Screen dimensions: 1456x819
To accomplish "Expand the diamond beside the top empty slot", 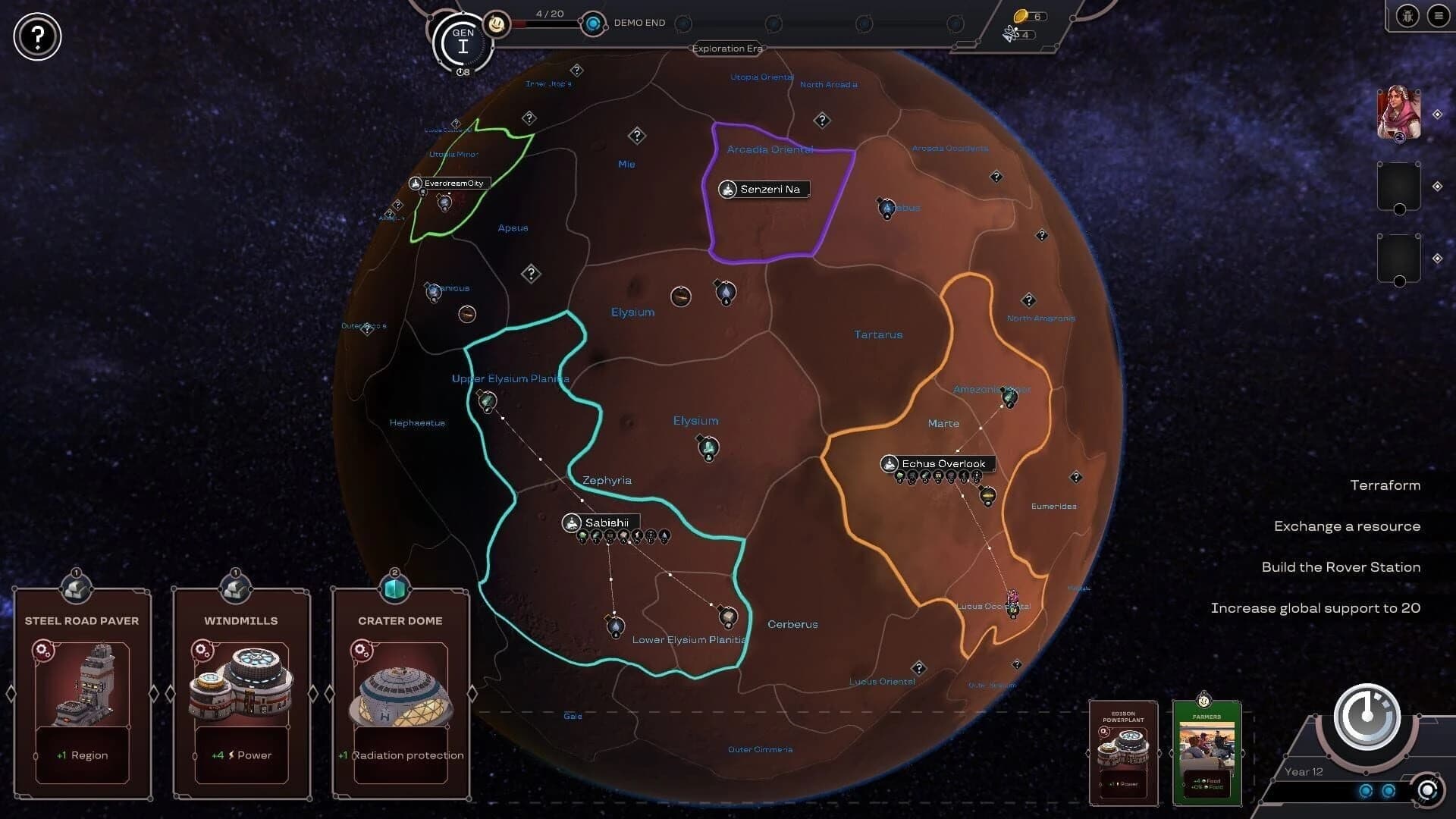I will (1436, 184).
